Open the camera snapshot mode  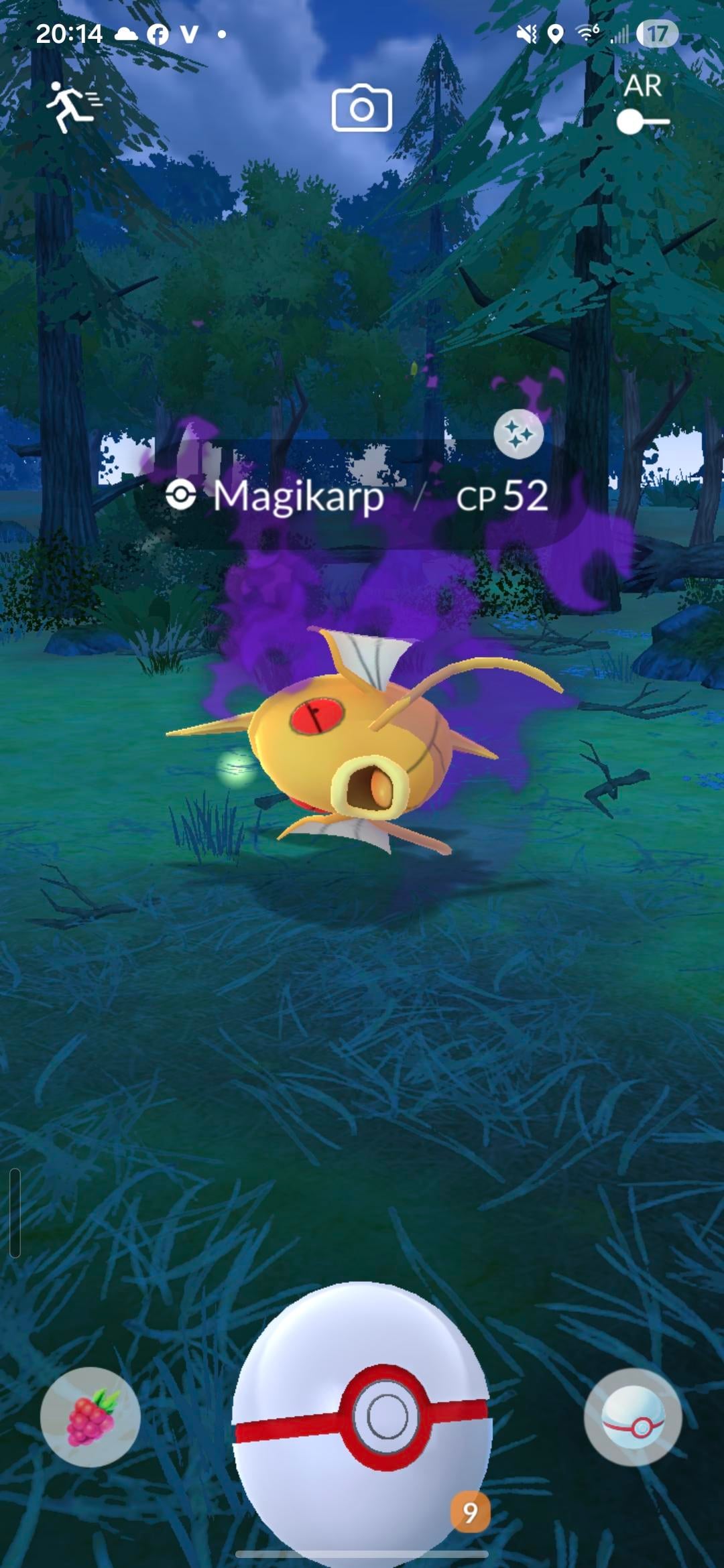pyautogui.click(x=362, y=108)
